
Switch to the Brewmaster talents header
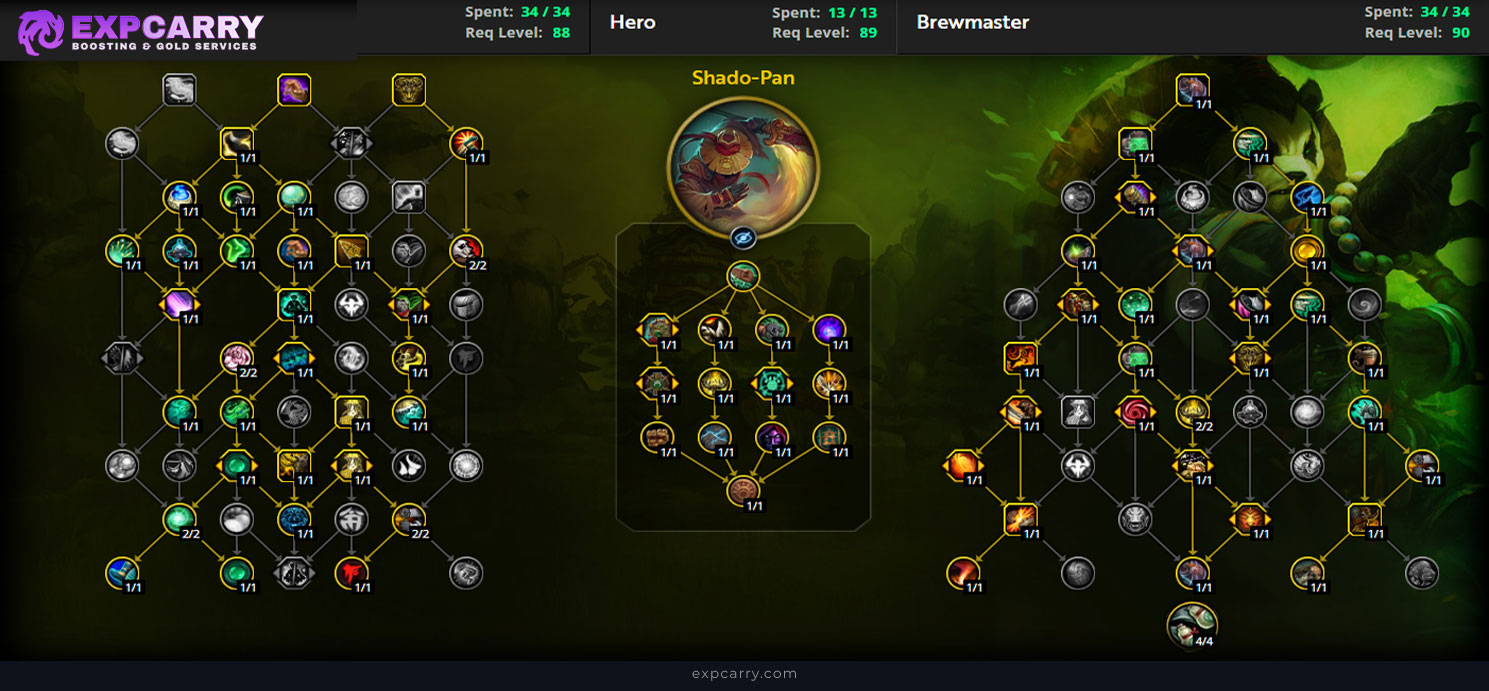(972, 22)
